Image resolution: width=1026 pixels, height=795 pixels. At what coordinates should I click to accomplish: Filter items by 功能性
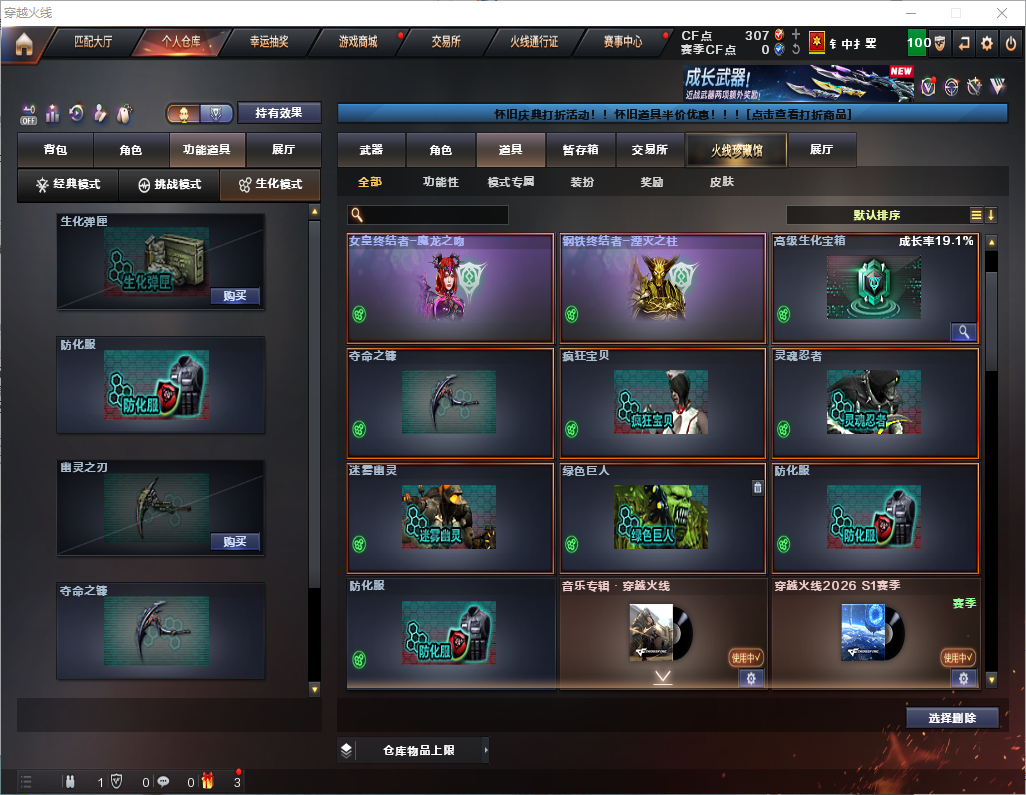pos(440,183)
